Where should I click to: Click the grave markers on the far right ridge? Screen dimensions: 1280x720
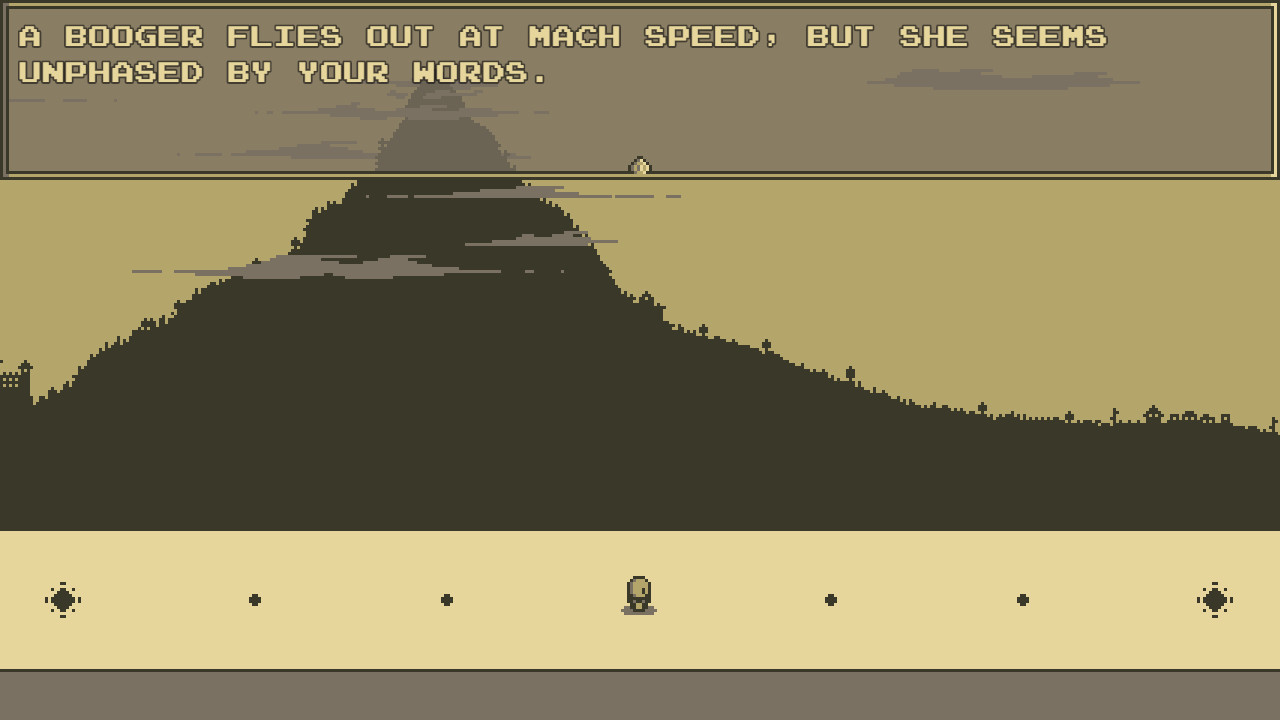tap(1115, 412)
